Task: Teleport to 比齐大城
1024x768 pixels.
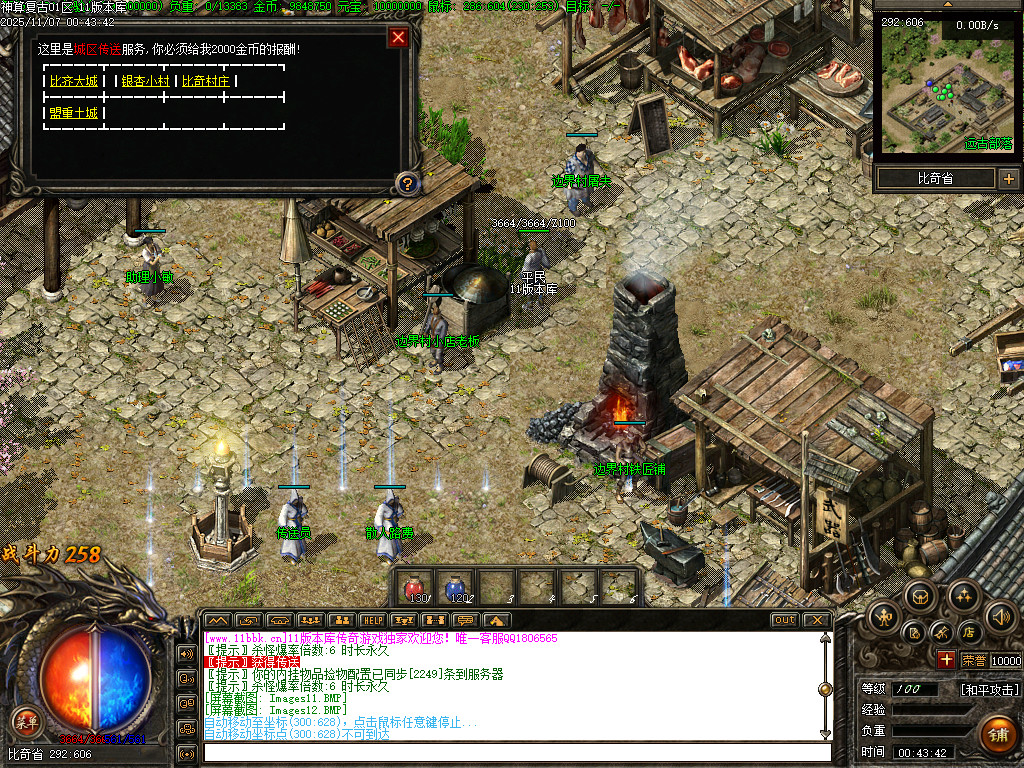Action: pyautogui.click(x=74, y=81)
